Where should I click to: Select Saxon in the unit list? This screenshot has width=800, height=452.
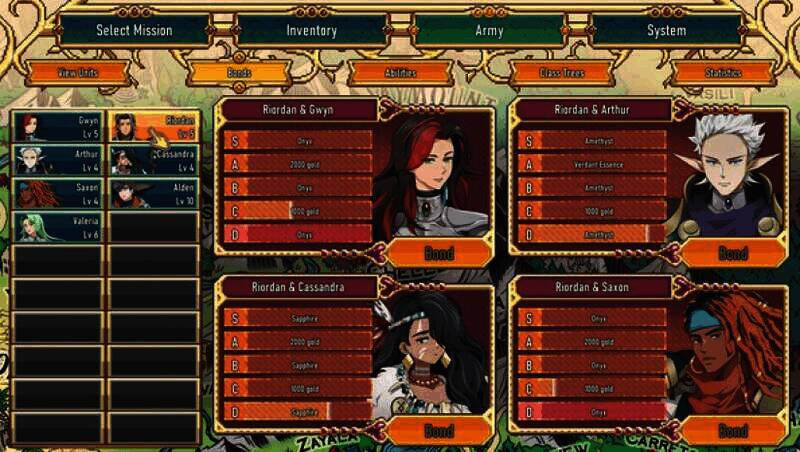(x=57, y=194)
